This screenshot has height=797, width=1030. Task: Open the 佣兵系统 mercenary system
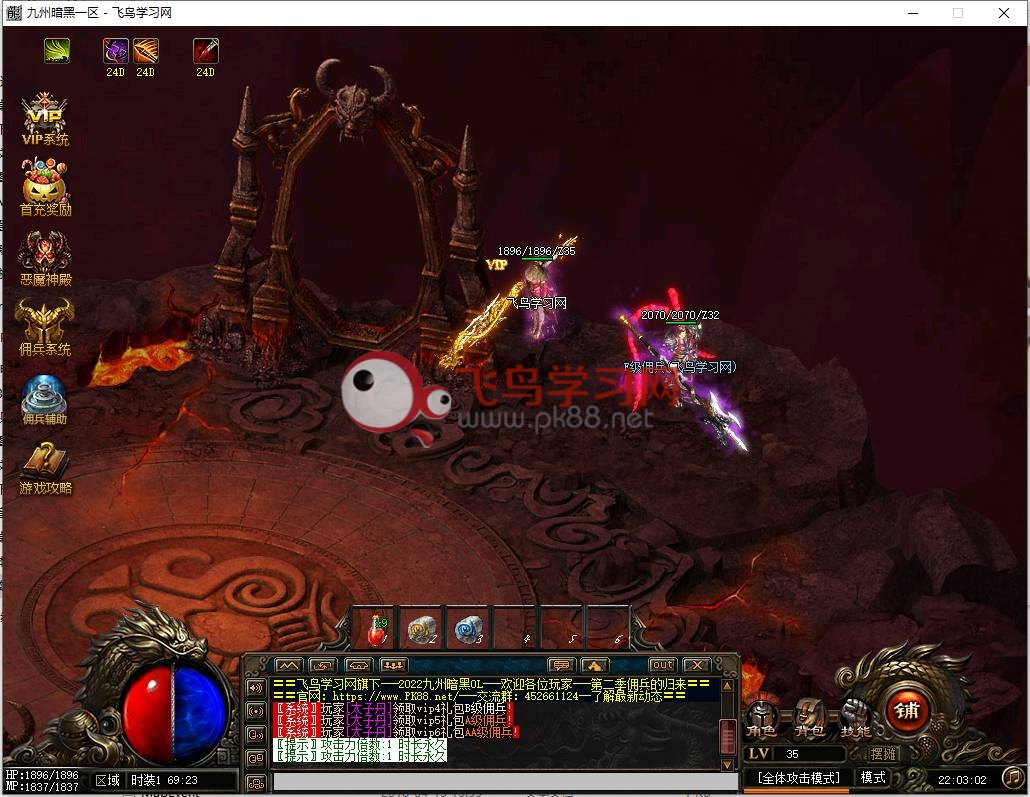click(45, 326)
